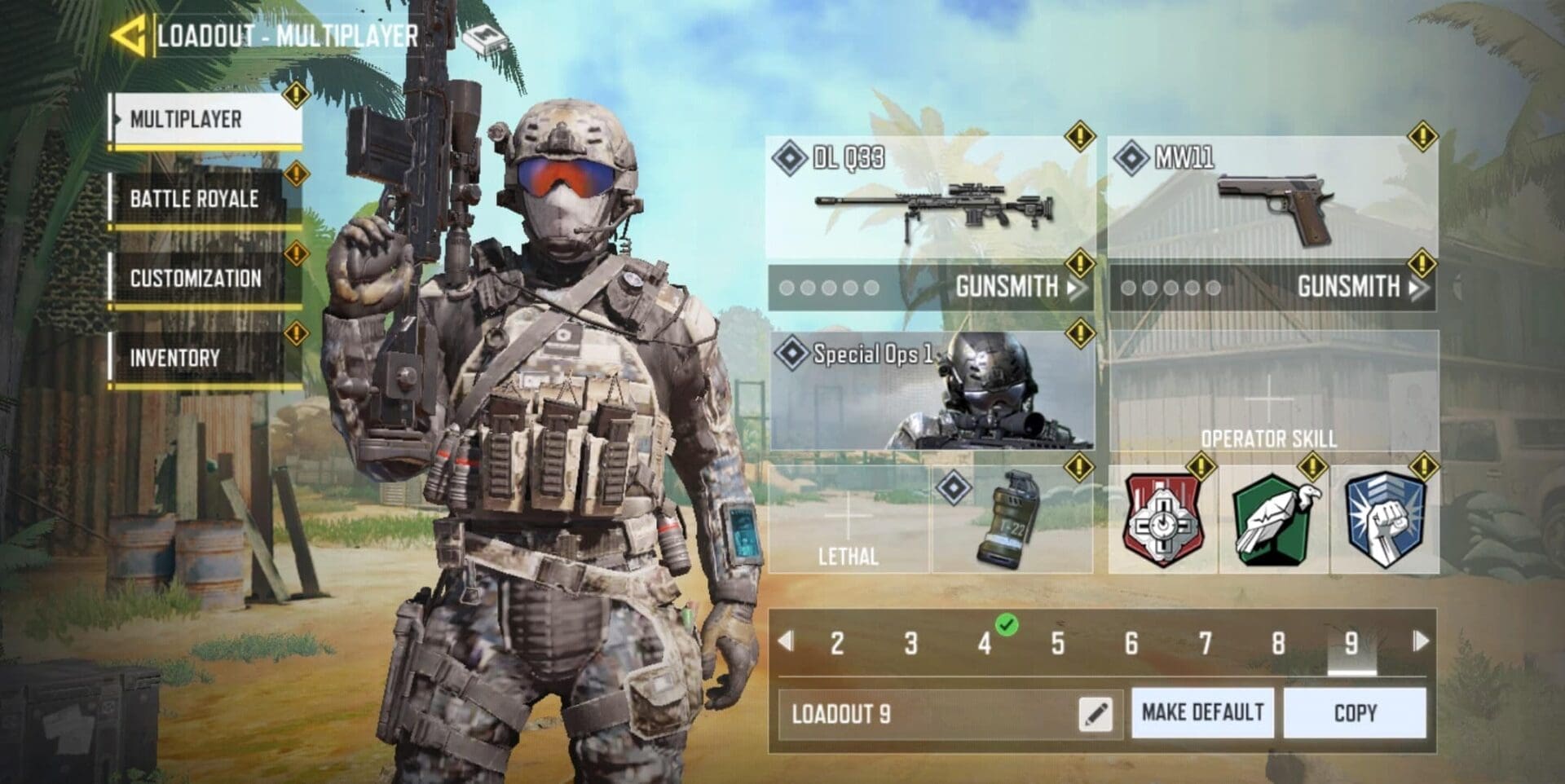Switch to loadout number 5
This screenshot has width=1565, height=784.
1057,643
